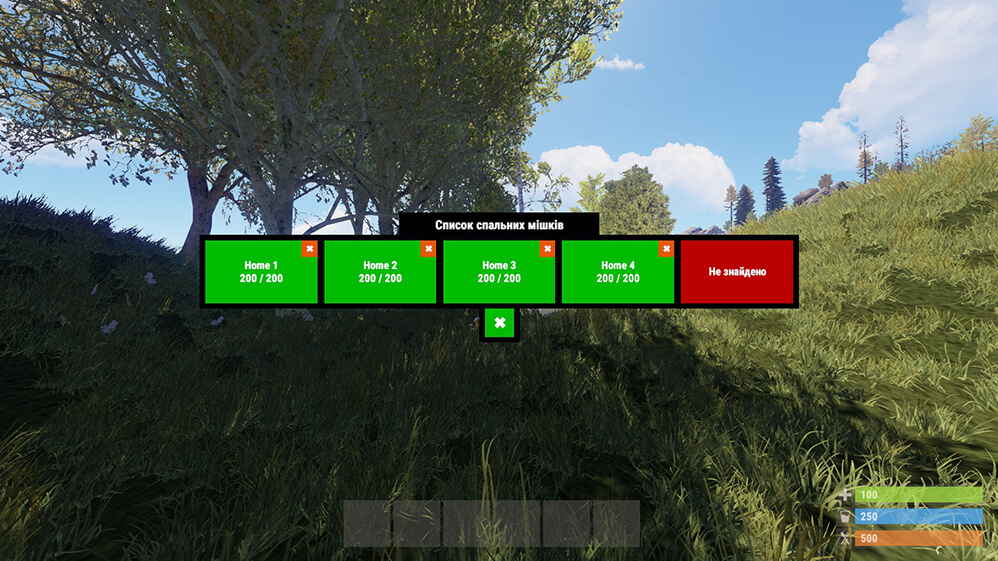Delete Home 4 with orange X button
This screenshot has height=561, width=998.
666,249
